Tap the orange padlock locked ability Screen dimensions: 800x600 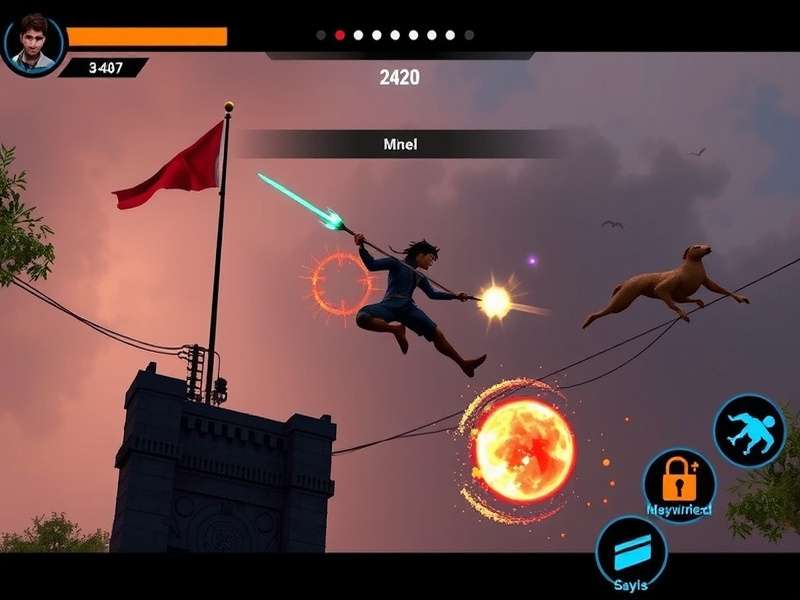679,485
